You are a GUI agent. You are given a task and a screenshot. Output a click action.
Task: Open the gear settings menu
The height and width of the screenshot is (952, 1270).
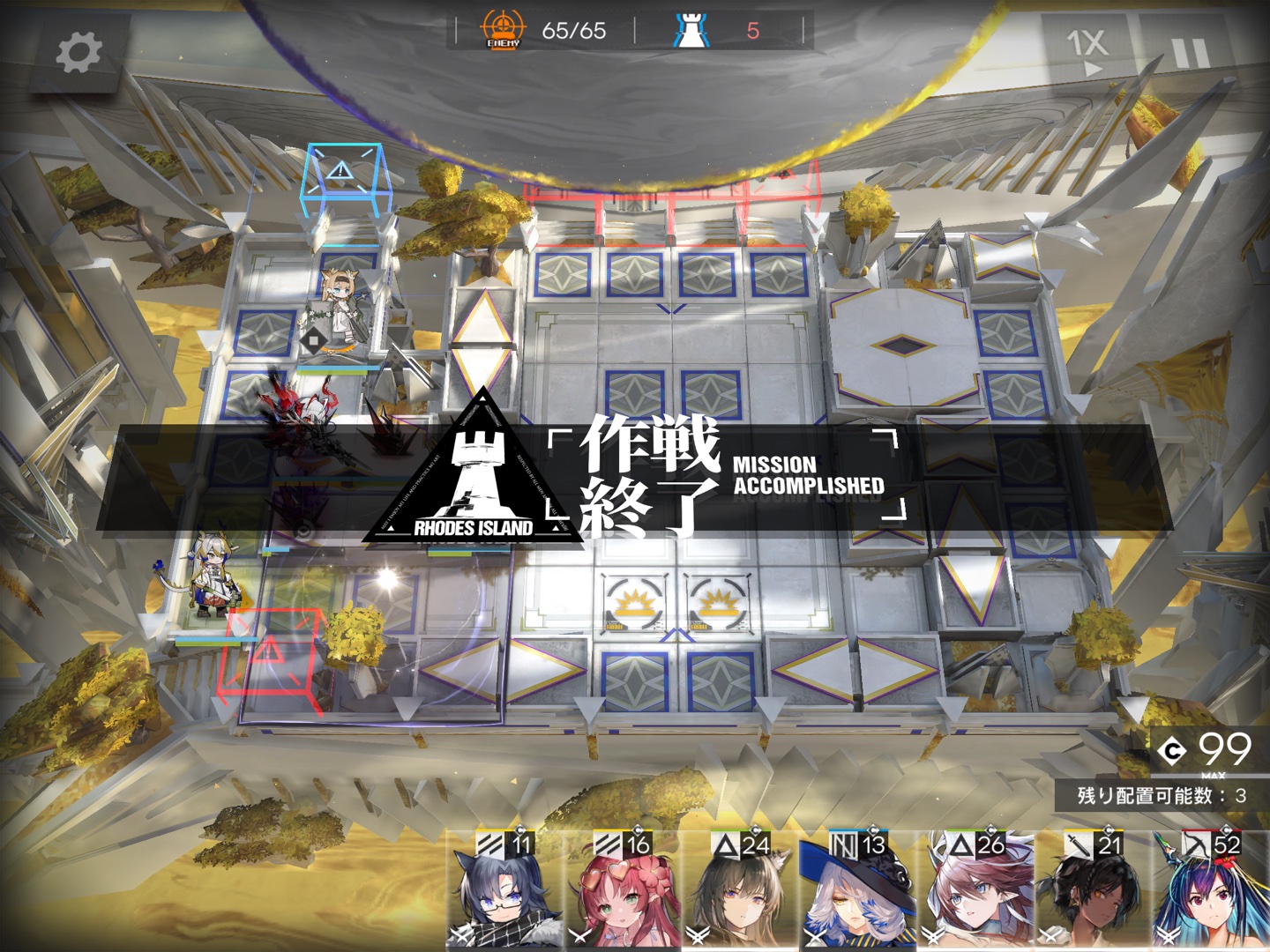tap(78, 54)
